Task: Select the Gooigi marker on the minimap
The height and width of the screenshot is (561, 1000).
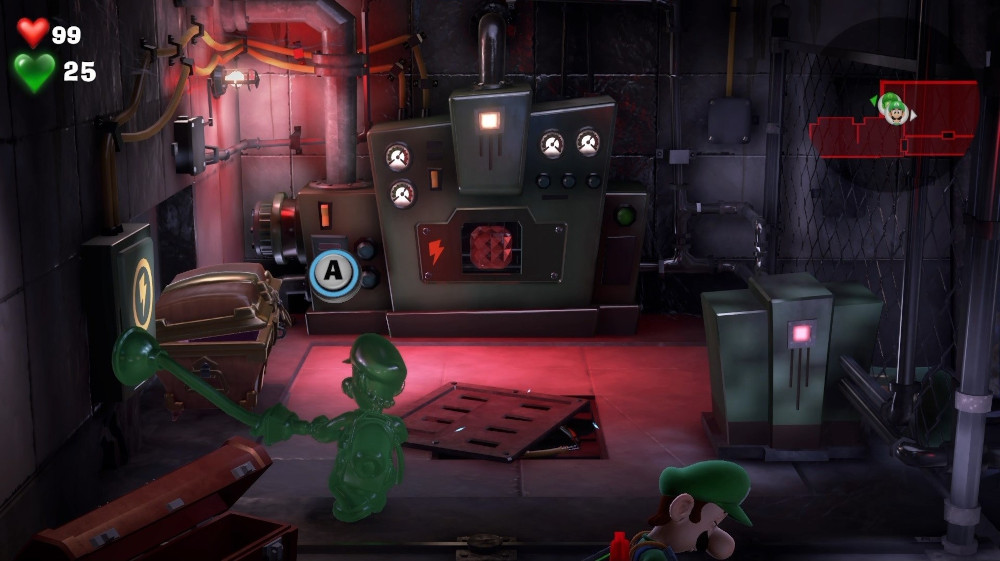Action: point(889,101)
